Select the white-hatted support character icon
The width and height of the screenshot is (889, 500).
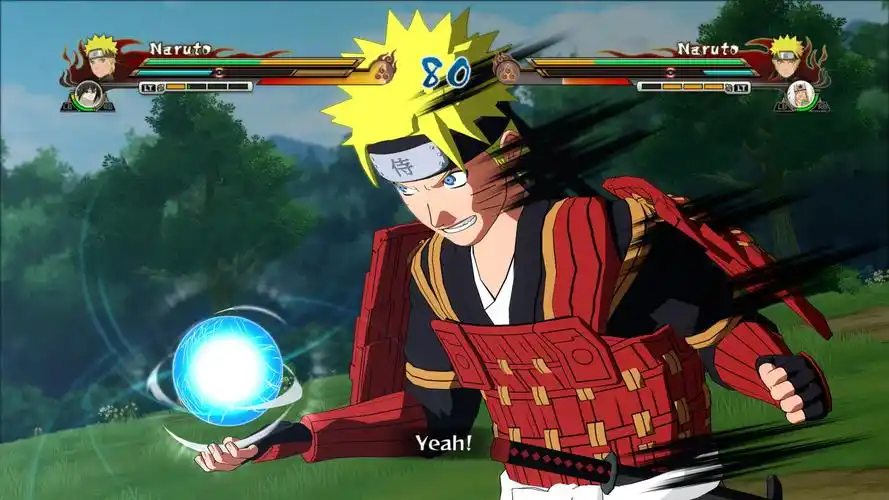(799, 96)
